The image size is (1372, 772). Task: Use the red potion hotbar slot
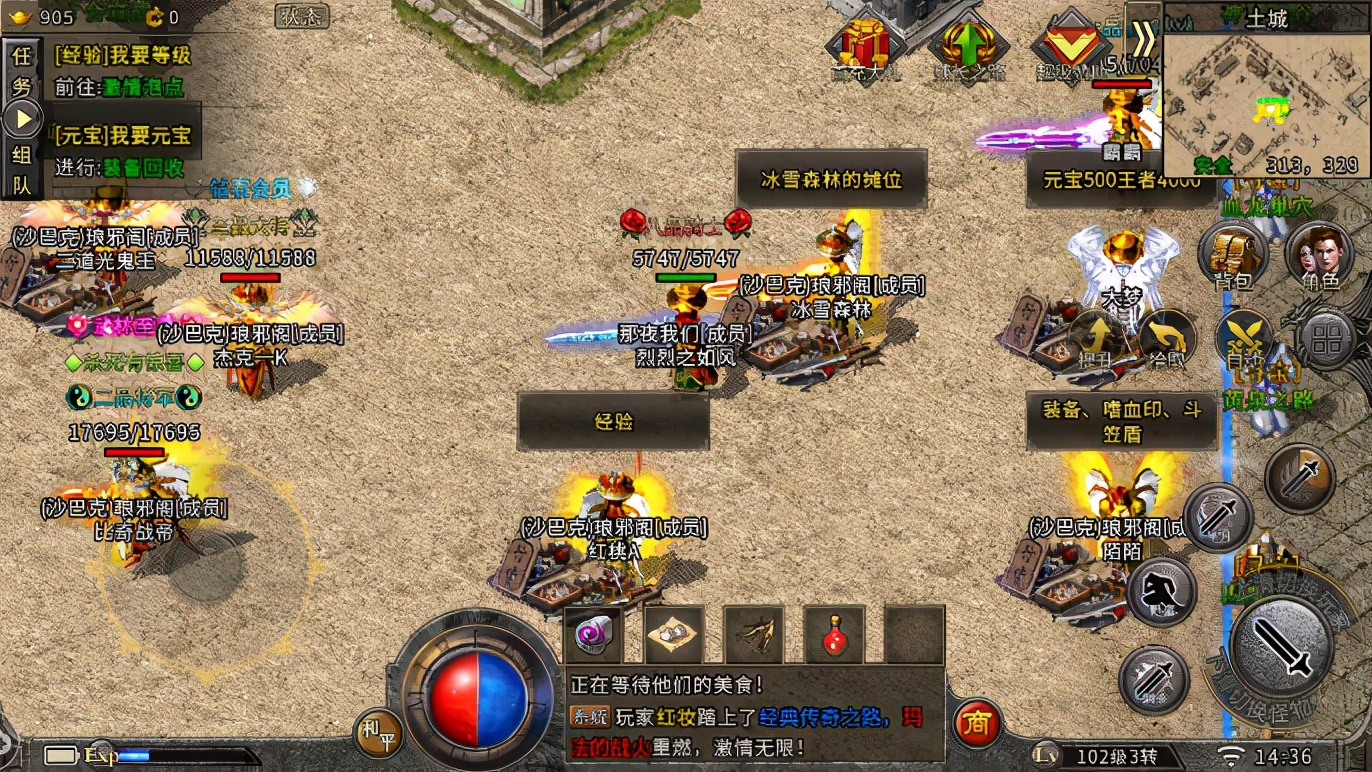pyautogui.click(x=834, y=636)
